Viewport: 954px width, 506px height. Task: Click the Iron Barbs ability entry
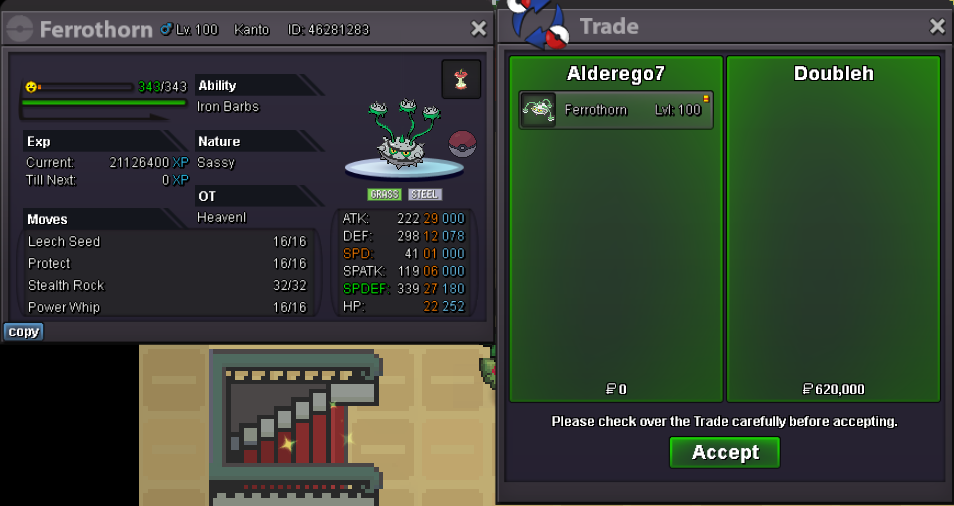229,107
